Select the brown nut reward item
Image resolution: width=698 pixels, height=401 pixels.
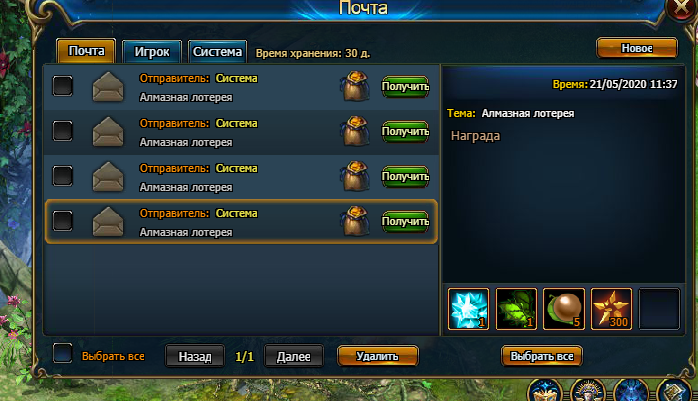pyautogui.click(x=564, y=308)
